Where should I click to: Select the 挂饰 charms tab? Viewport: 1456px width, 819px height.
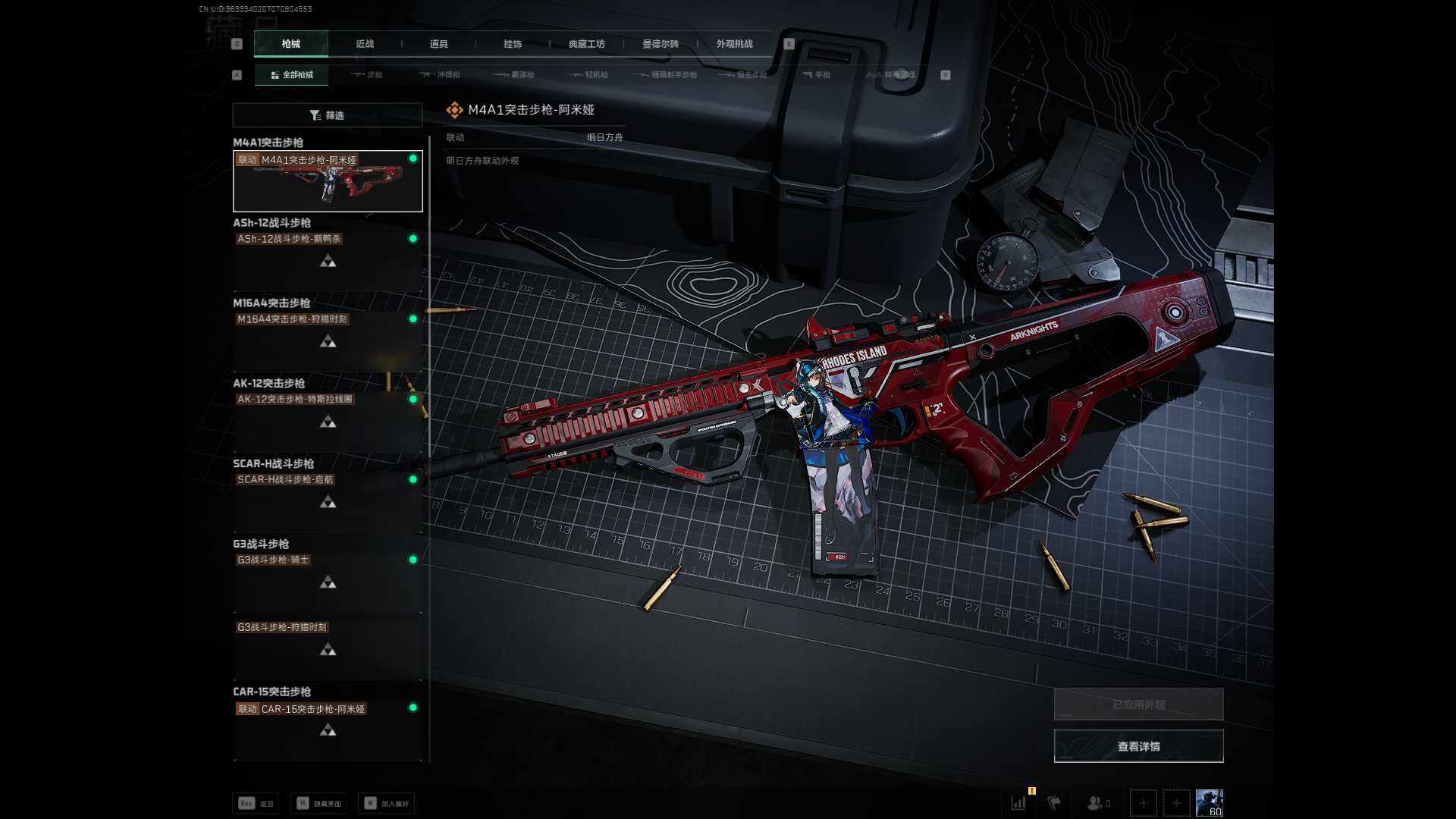[513, 44]
